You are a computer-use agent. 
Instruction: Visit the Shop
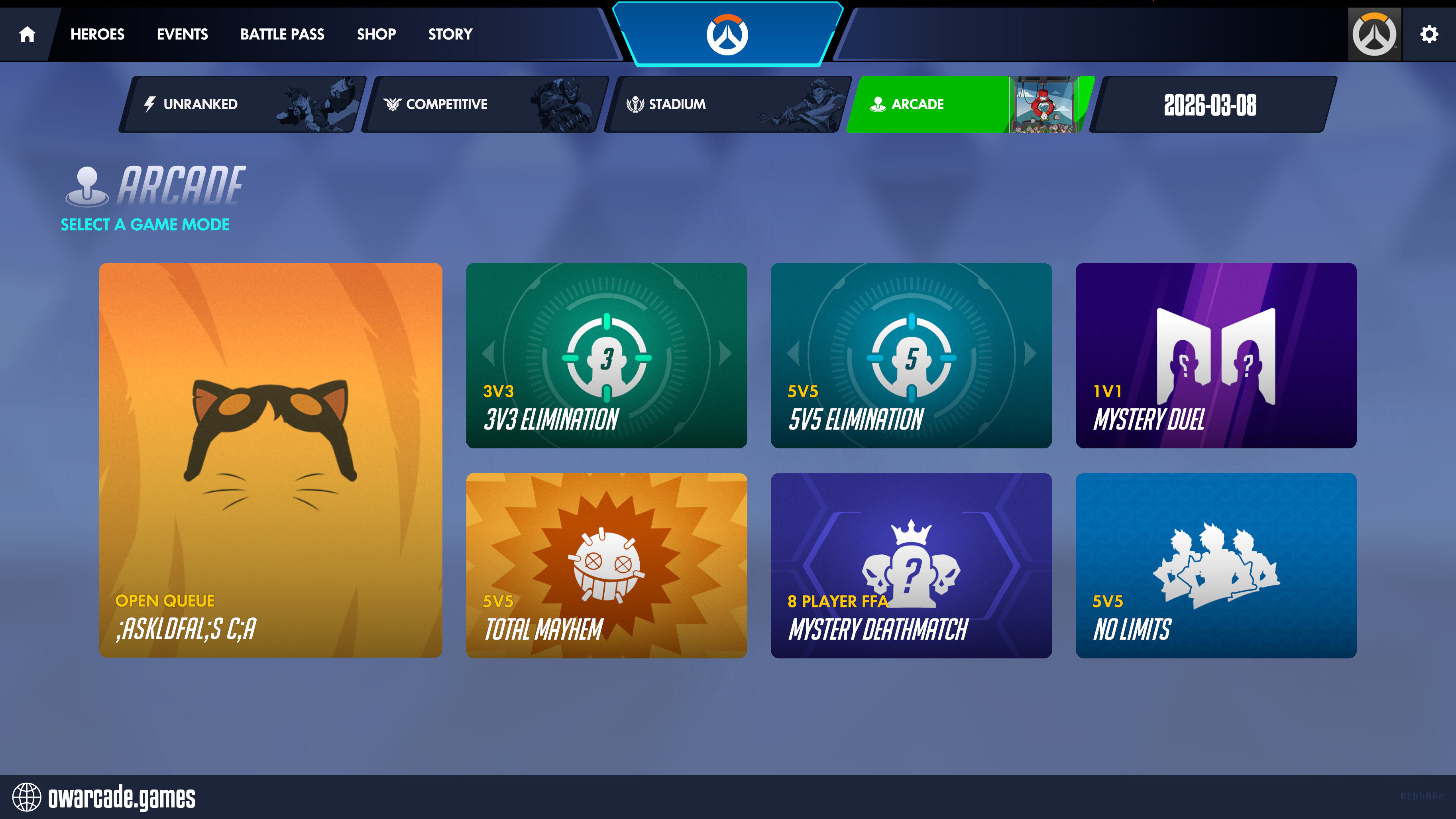(376, 35)
